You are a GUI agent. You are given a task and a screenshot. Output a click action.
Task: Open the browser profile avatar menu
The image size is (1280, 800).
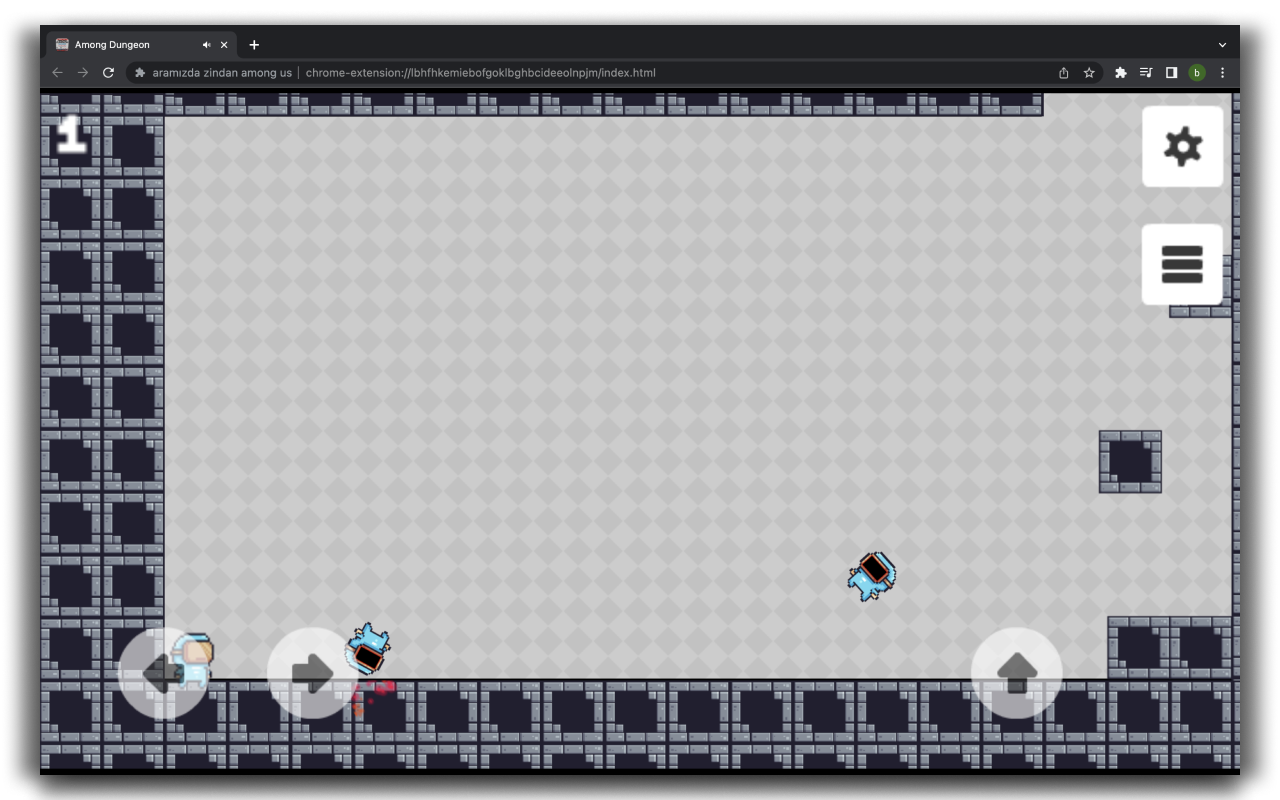[x=1197, y=72]
